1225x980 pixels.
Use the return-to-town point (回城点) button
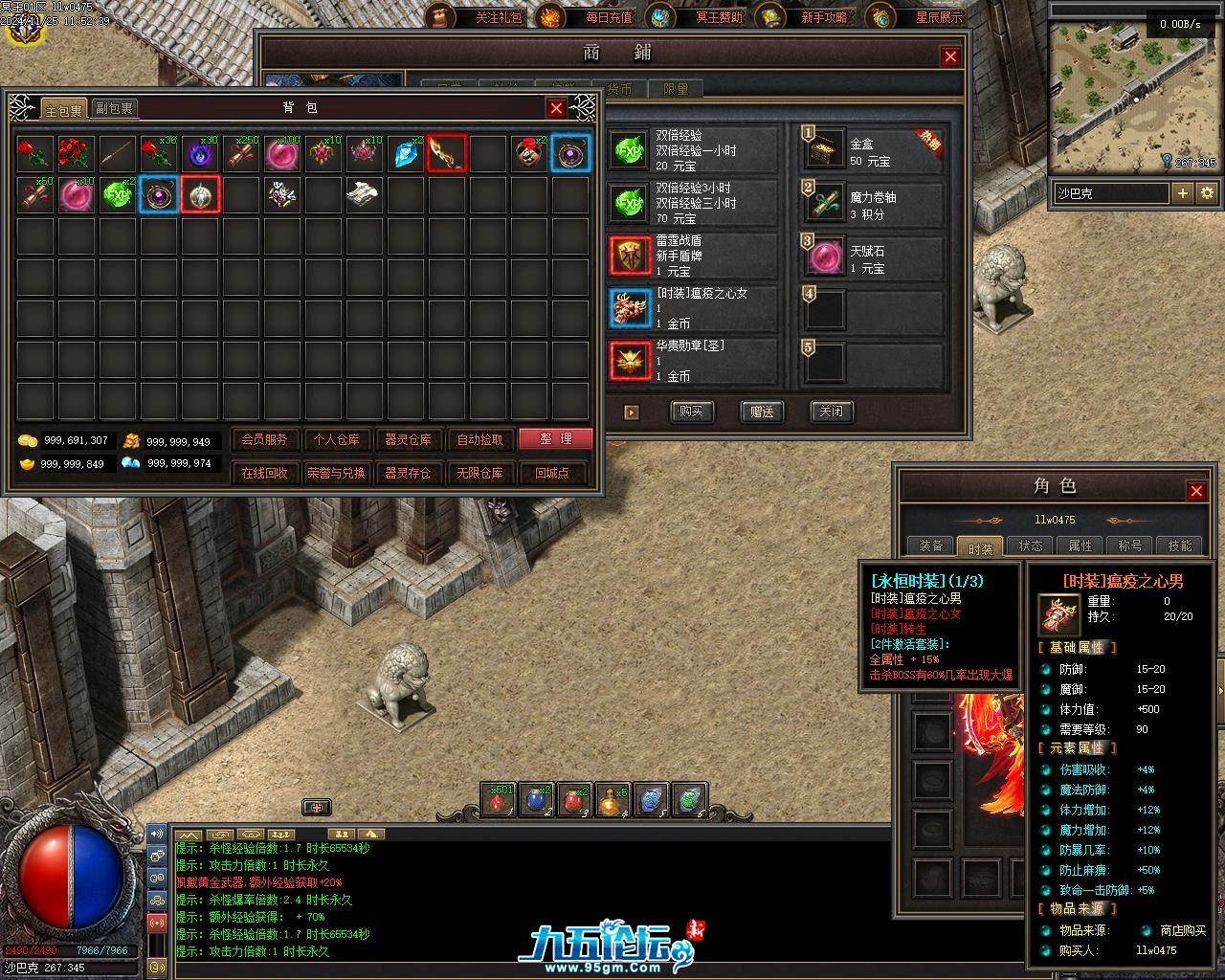[552, 473]
